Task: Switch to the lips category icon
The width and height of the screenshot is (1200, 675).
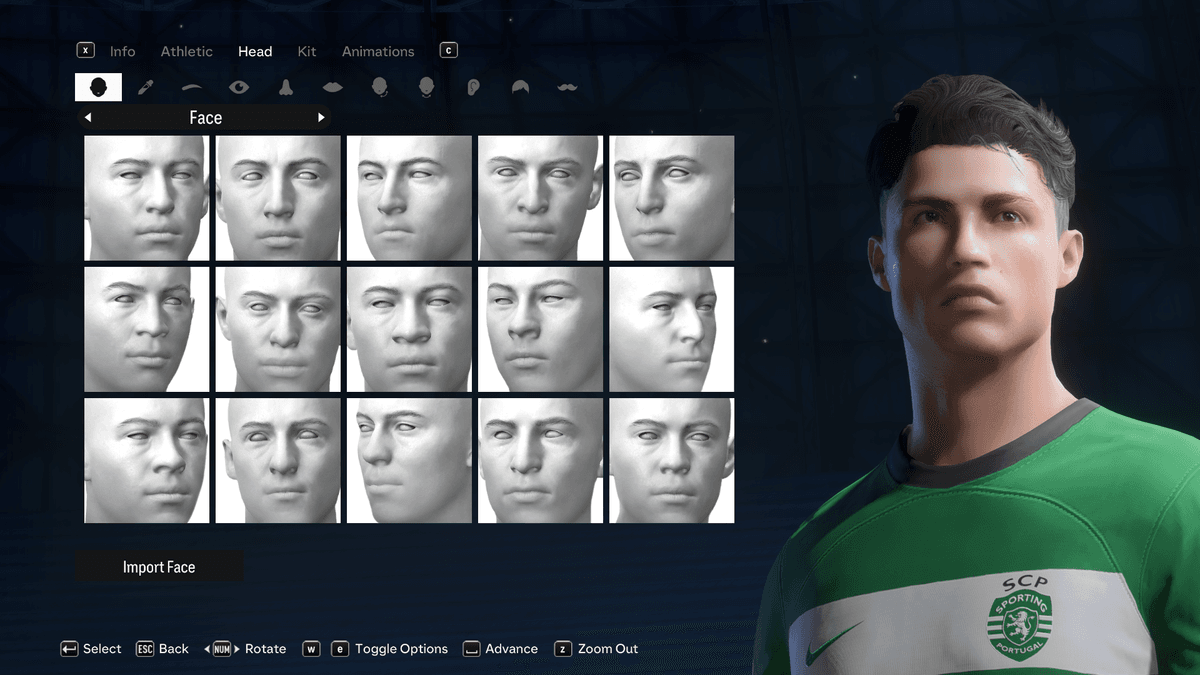Action: click(x=333, y=88)
